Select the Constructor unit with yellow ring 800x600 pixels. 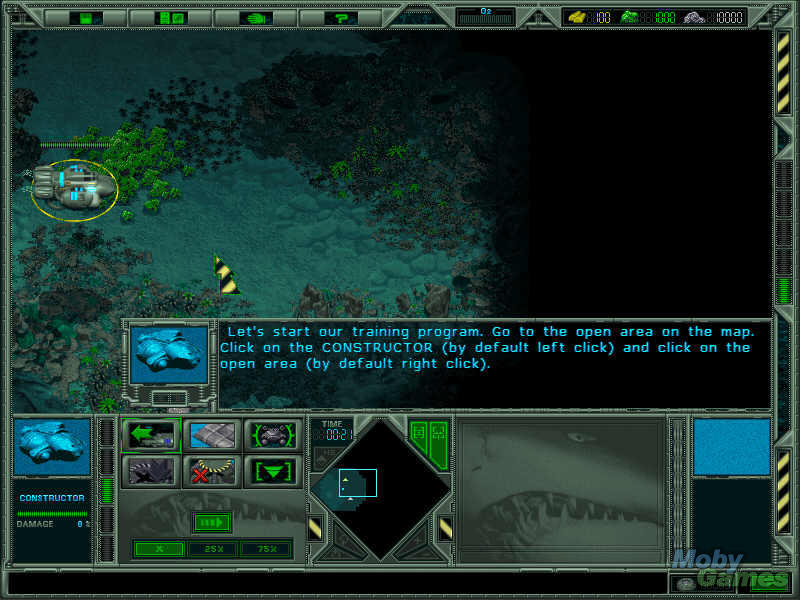point(73,187)
